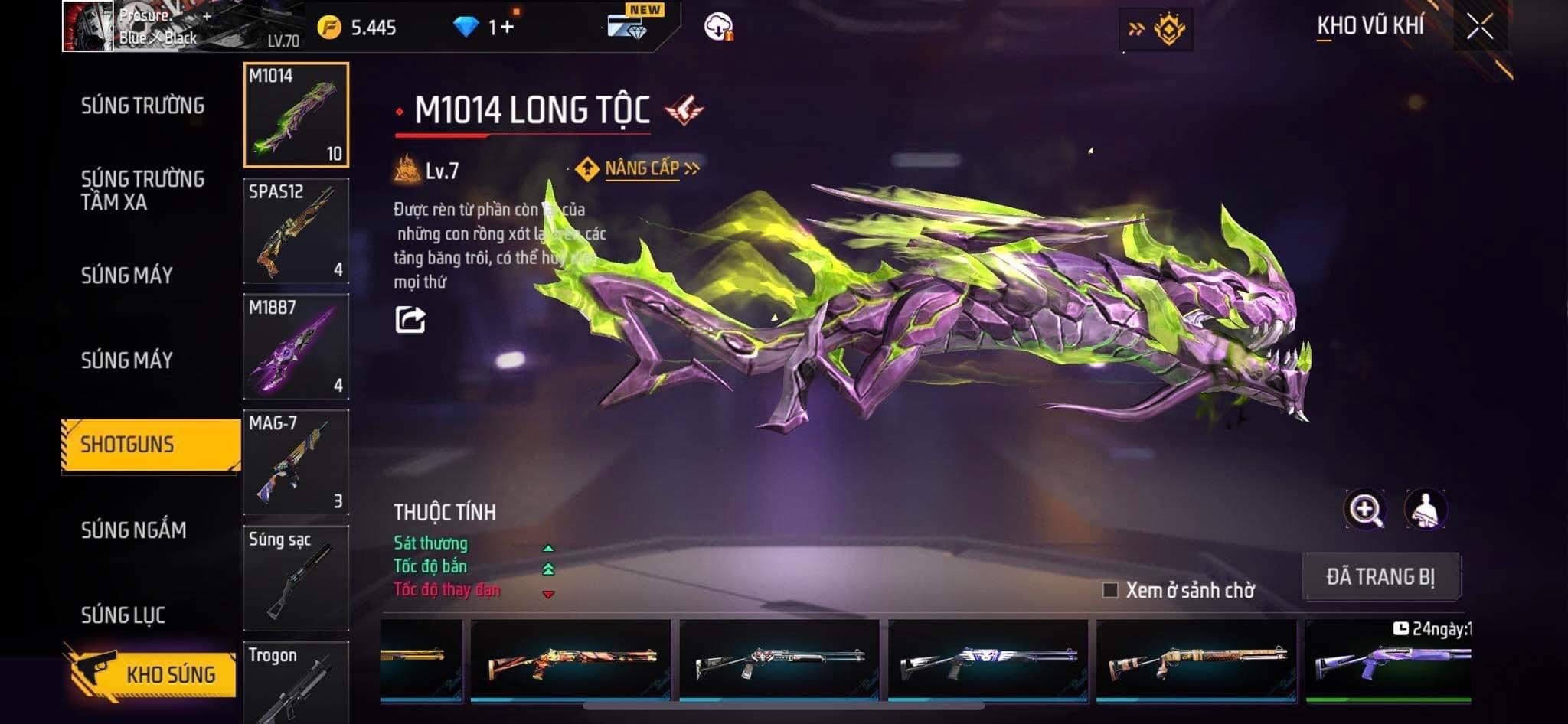Image resolution: width=1568 pixels, height=724 pixels.
Task: Click the NÂNG CẤP upgrade link
Action: 642,168
